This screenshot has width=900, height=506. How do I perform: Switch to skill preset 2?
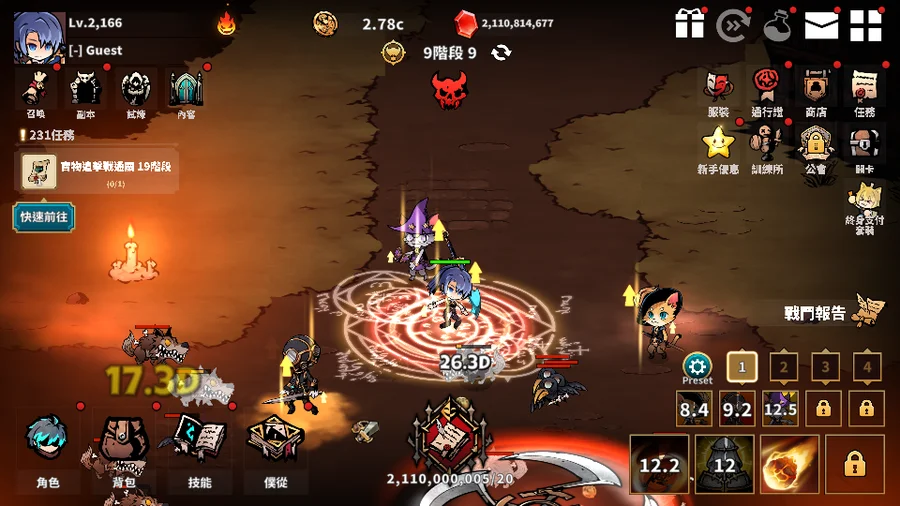click(783, 367)
